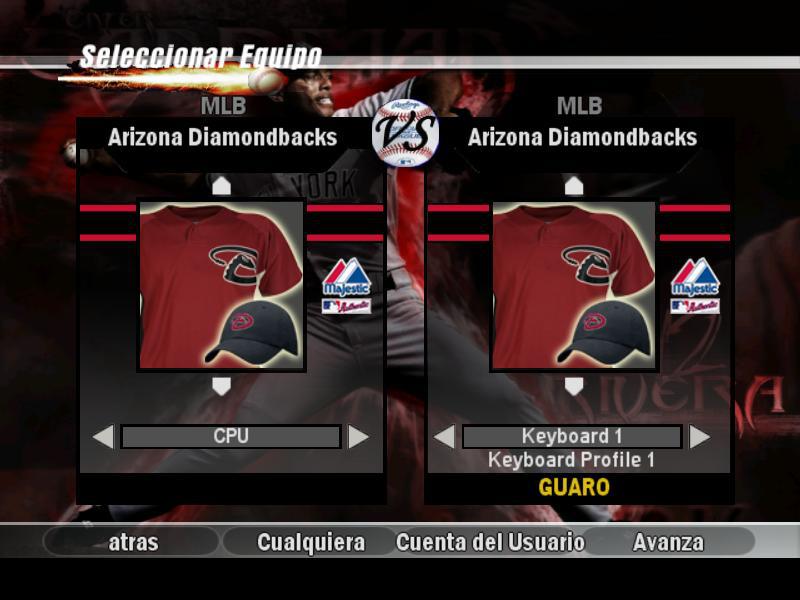Click down arrow below right team jersey
Image resolution: width=800 pixels, height=600 pixels.
click(x=573, y=386)
